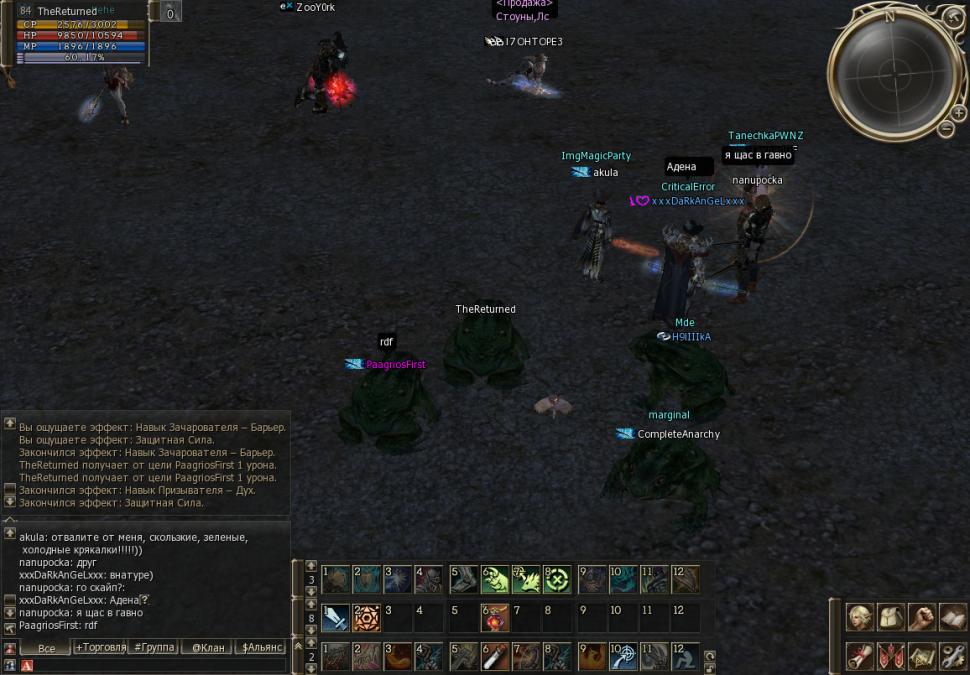Open the inventory backpack icon
This screenshot has width=970, height=675.
pyautogui.click(x=891, y=618)
